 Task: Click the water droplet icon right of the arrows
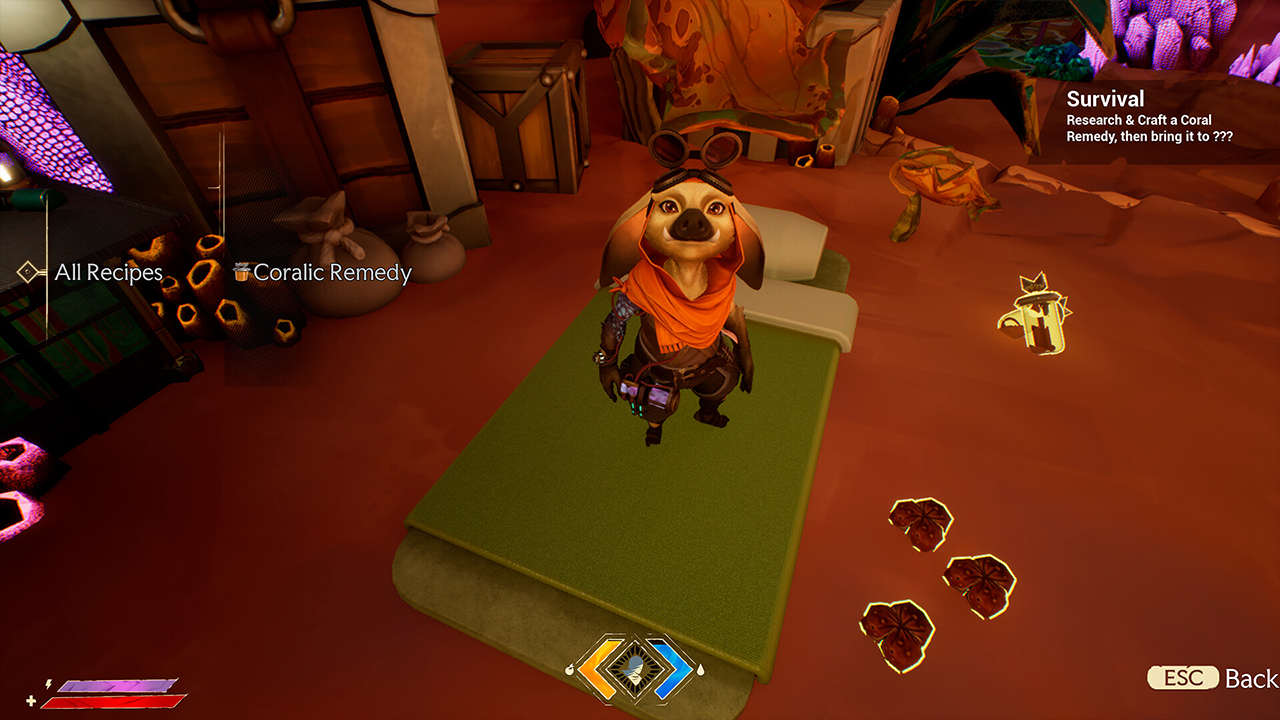click(x=701, y=670)
